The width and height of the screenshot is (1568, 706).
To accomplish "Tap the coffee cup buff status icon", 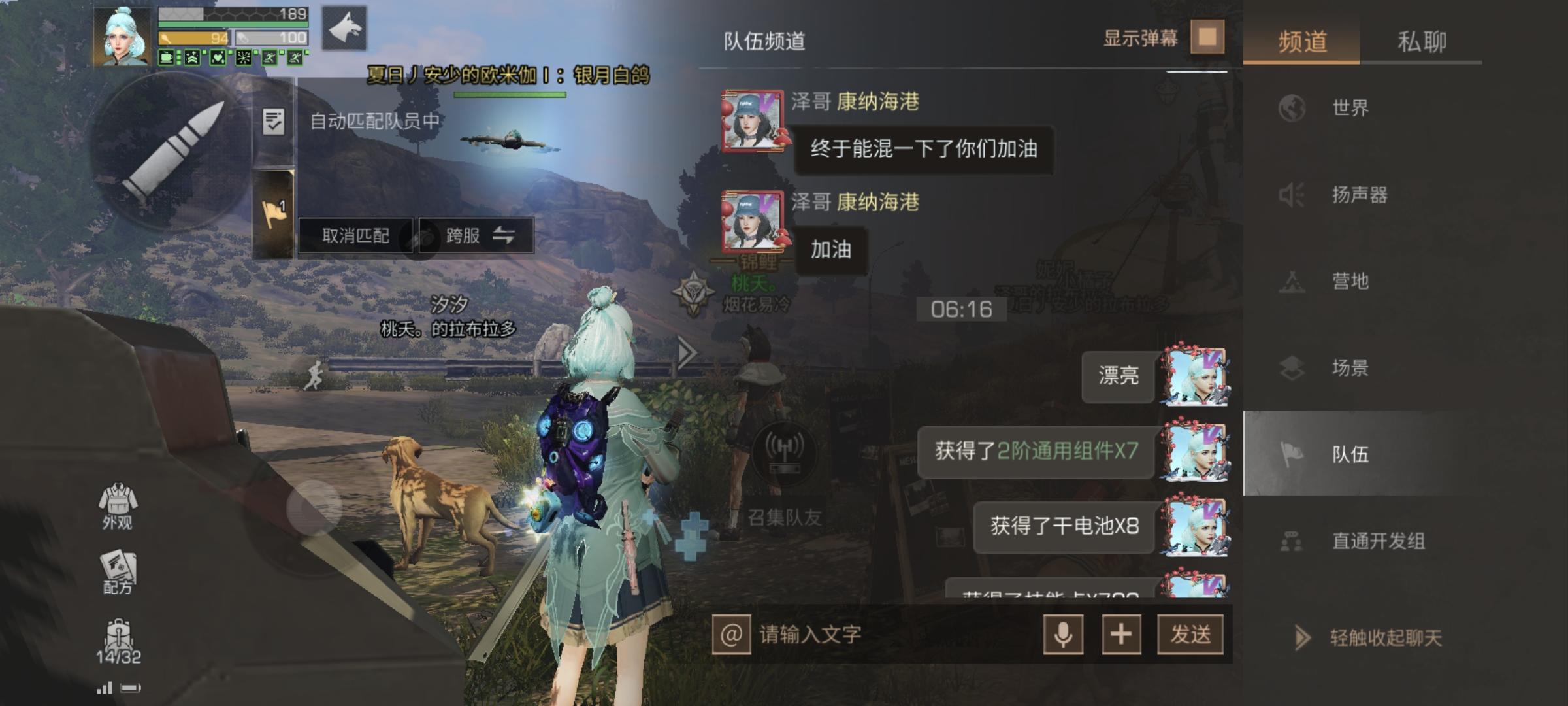I will pyautogui.click(x=166, y=58).
